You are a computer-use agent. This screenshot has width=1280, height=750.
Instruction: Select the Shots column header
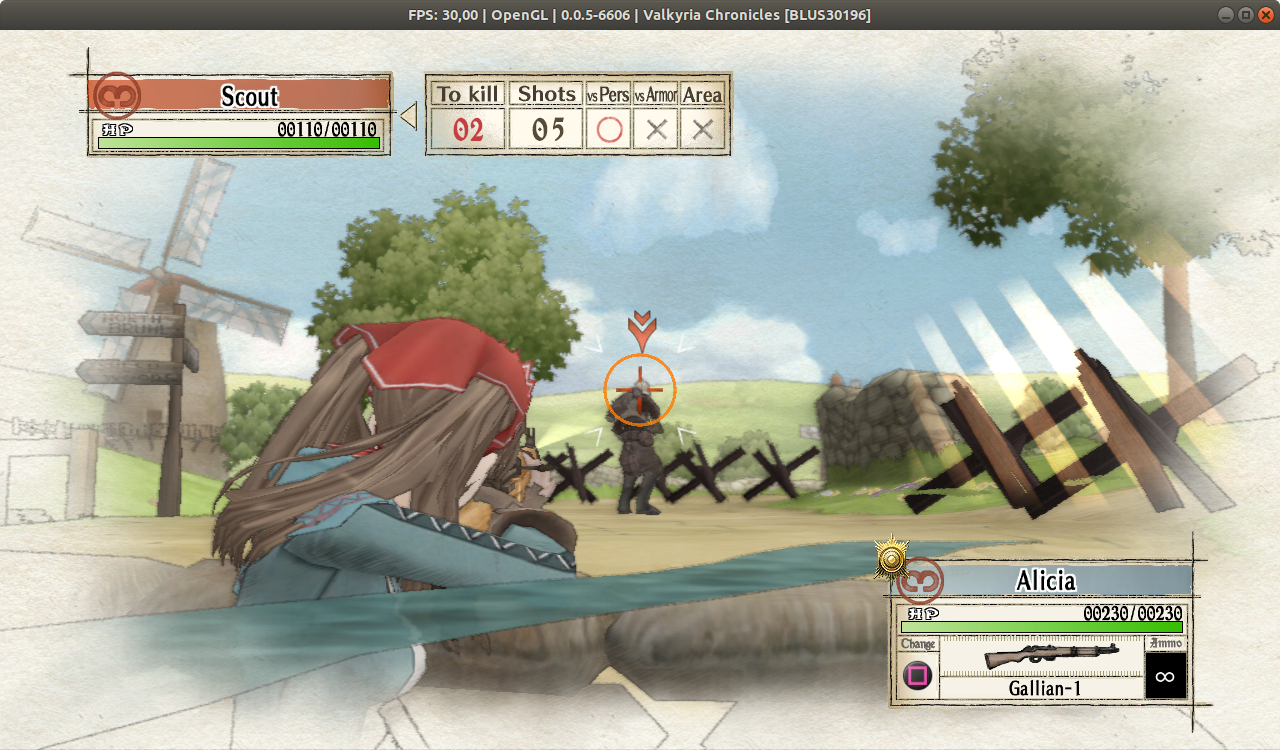[x=545, y=93]
